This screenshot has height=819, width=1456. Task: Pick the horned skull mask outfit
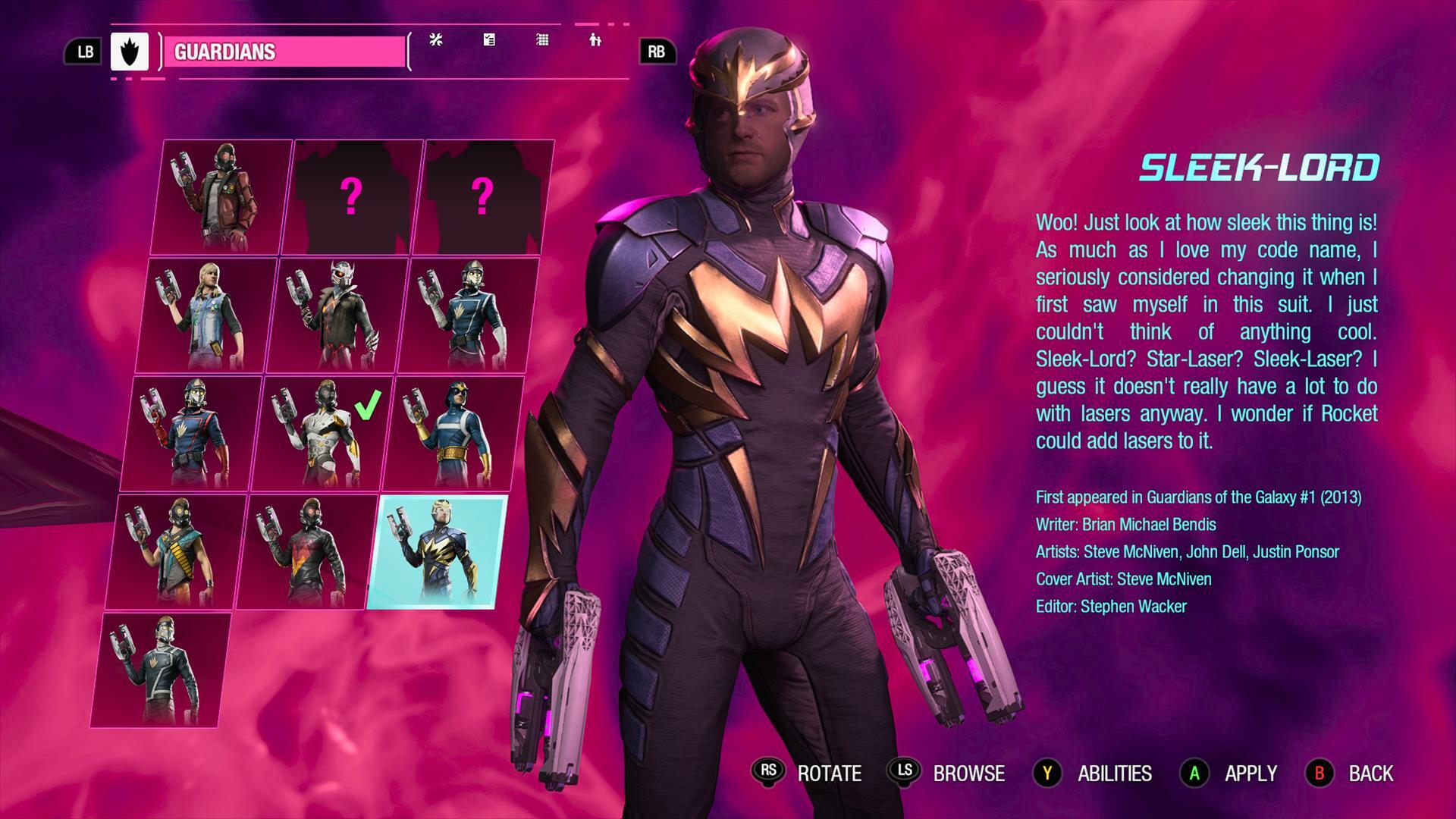pyautogui.click(x=339, y=315)
